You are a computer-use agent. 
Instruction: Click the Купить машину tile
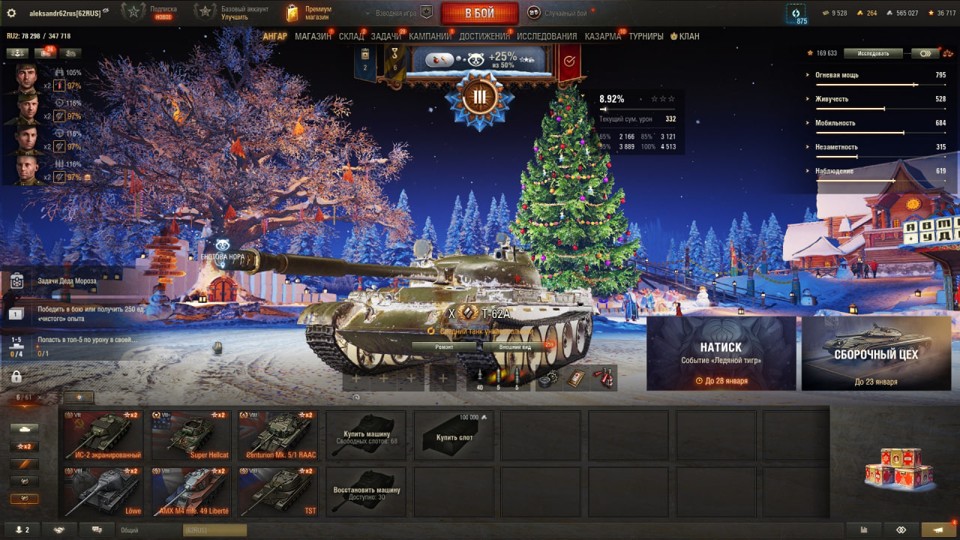(x=366, y=435)
